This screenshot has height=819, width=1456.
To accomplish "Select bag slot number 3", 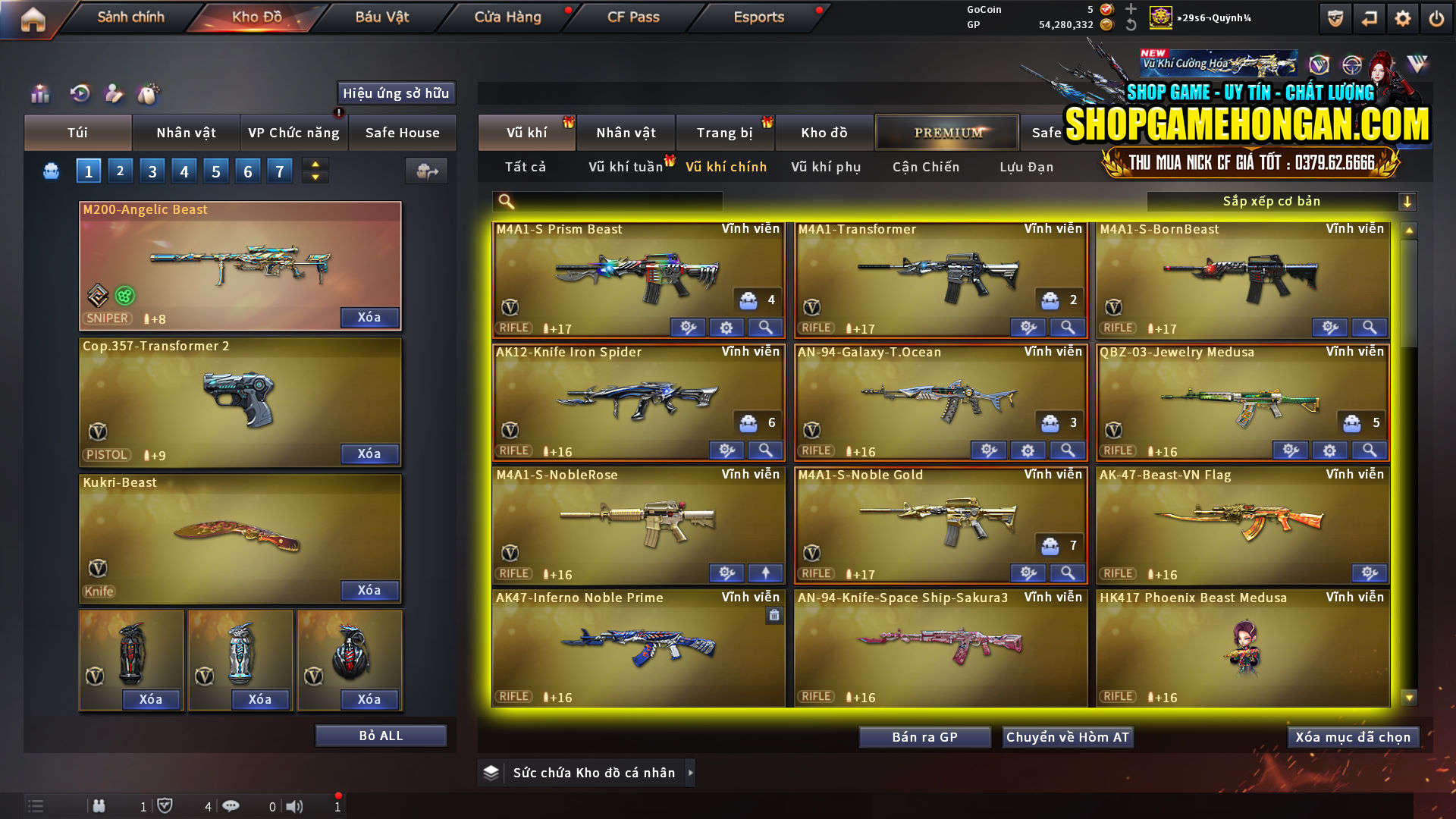I will tap(152, 171).
